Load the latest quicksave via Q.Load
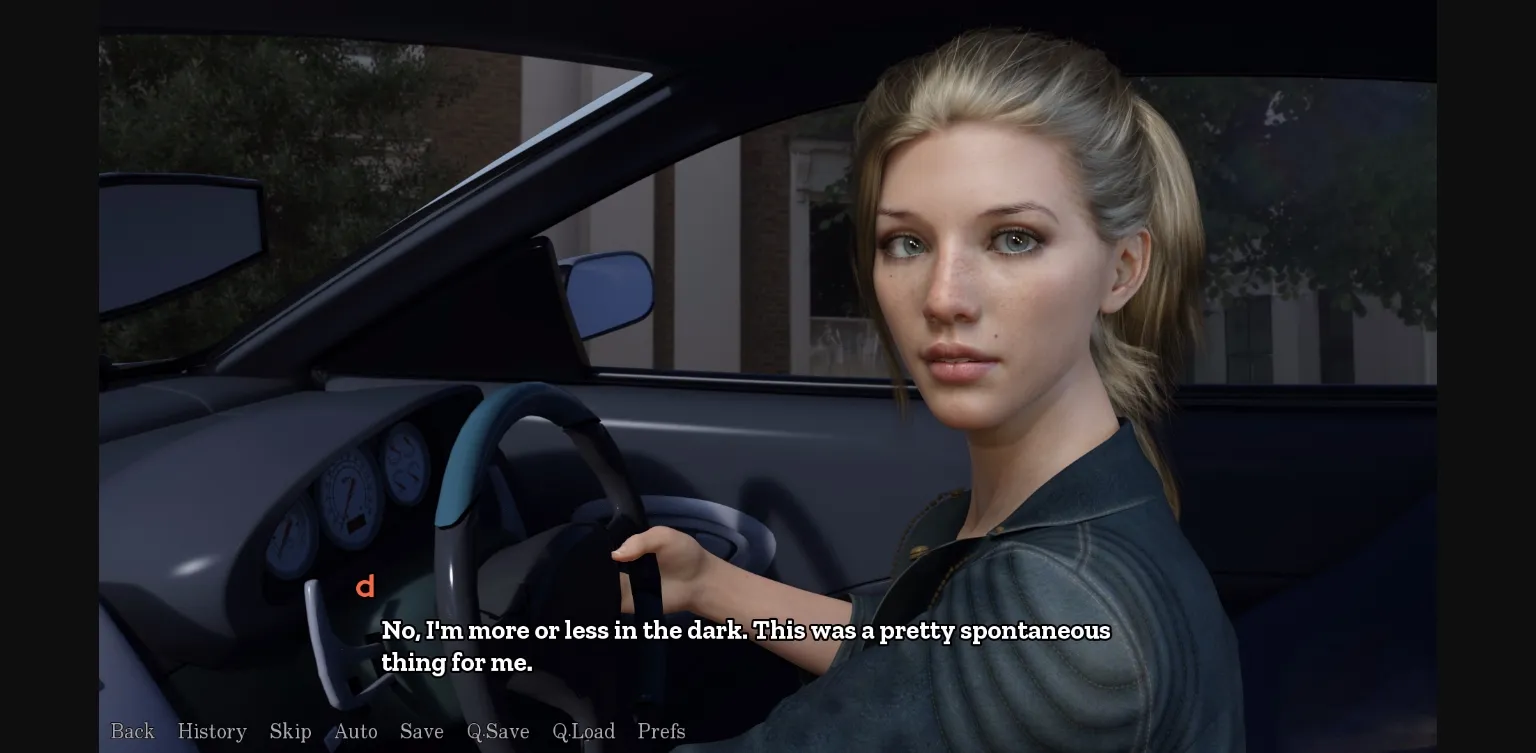This screenshot has width=1536, height=753. (x=584, y=731)
